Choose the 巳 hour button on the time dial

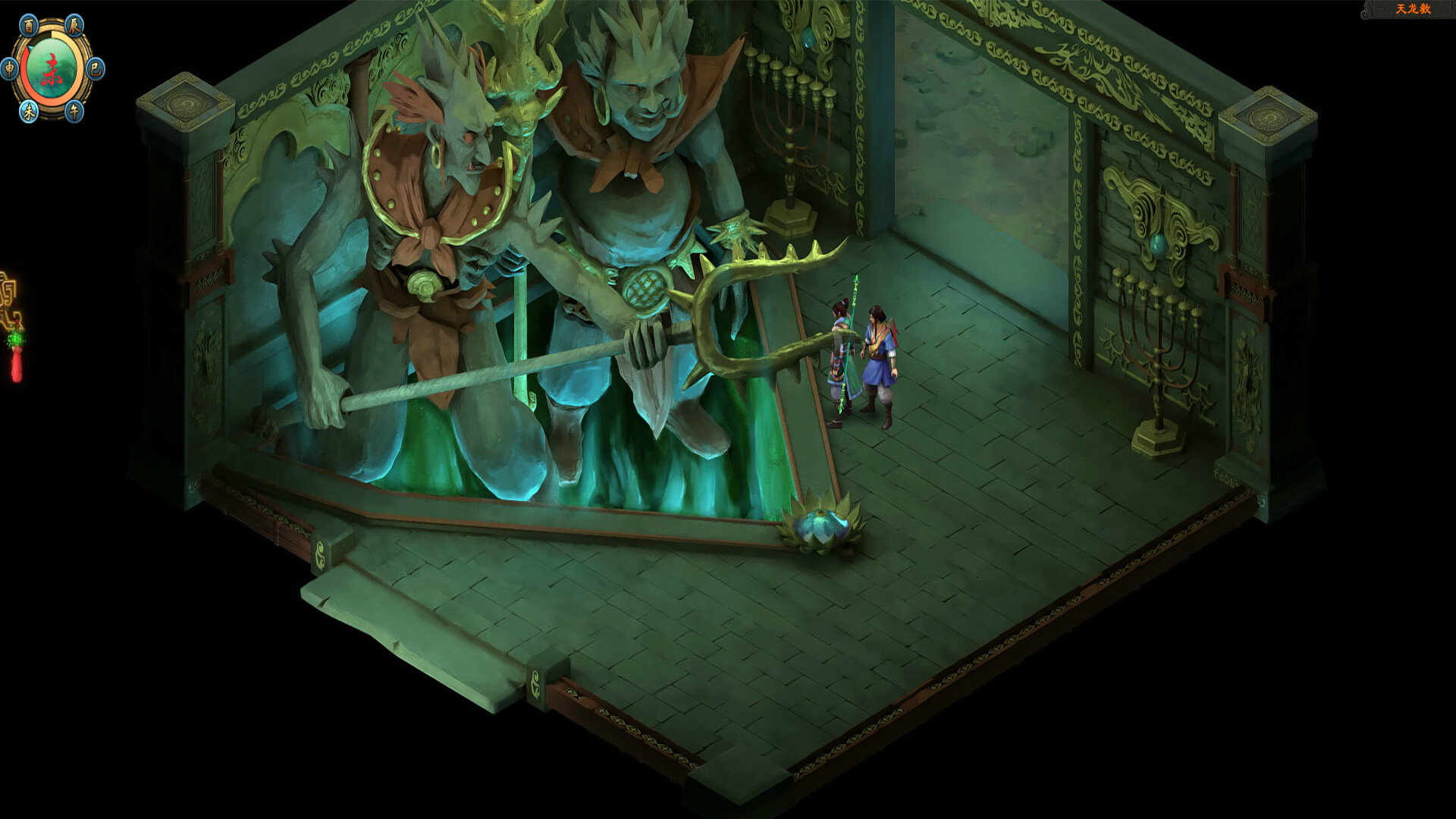point(95,69)
